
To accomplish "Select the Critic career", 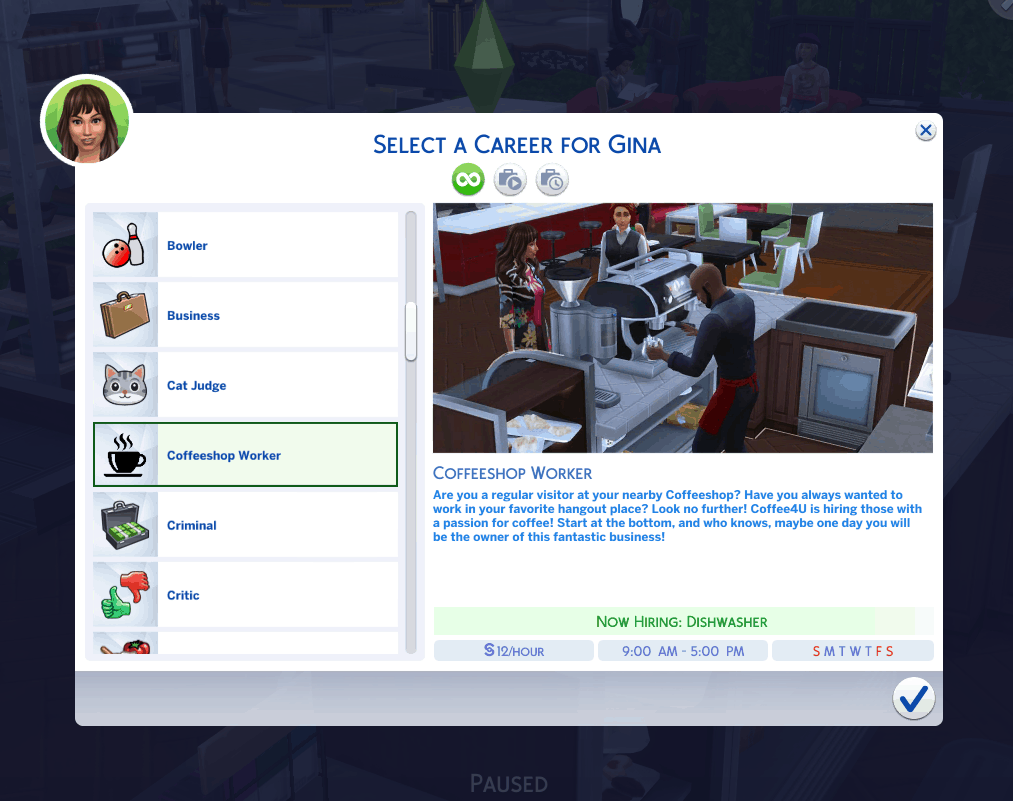I will click(245, 596).
